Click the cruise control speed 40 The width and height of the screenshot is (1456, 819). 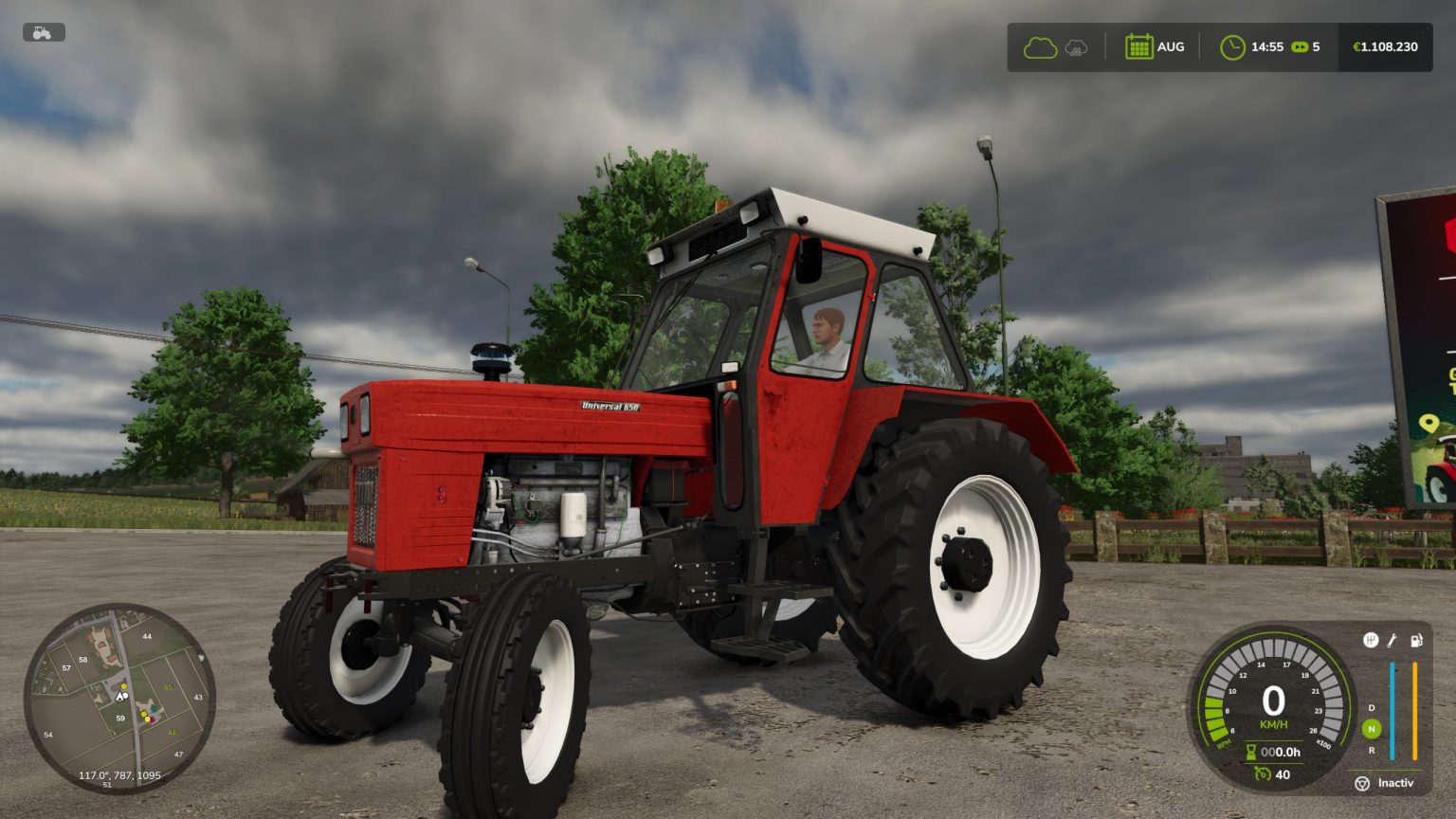pos(1282,774)
